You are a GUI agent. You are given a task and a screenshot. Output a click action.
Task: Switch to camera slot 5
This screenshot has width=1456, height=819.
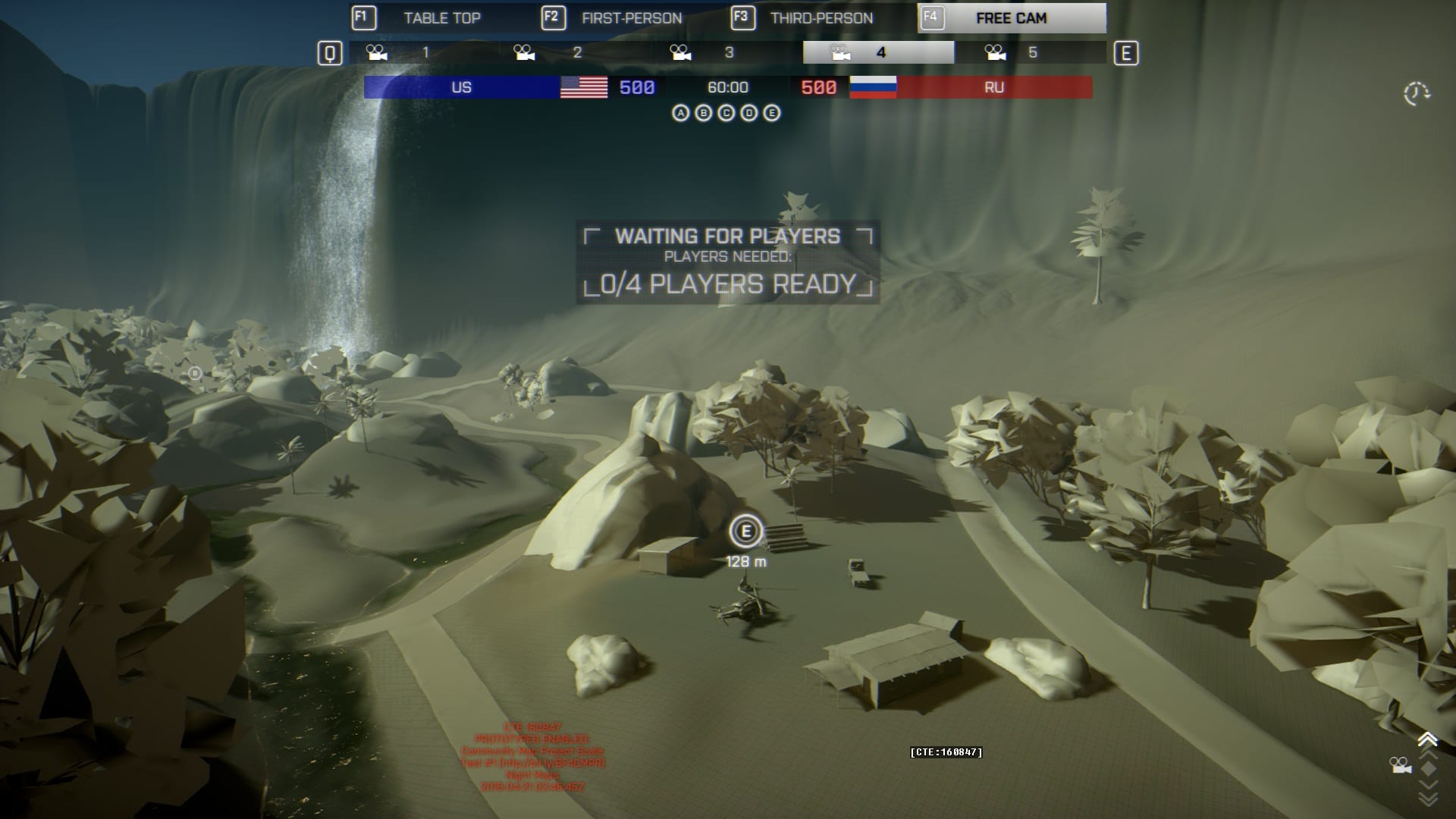coord(1031,52)
